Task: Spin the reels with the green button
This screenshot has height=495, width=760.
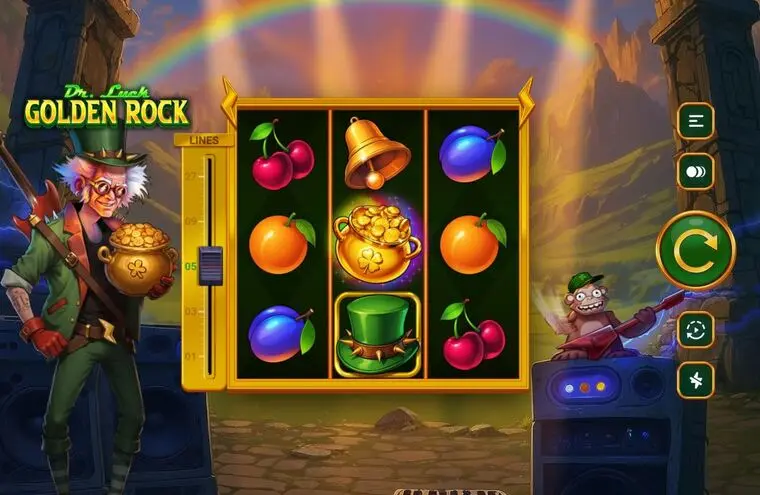Action: 695,251
